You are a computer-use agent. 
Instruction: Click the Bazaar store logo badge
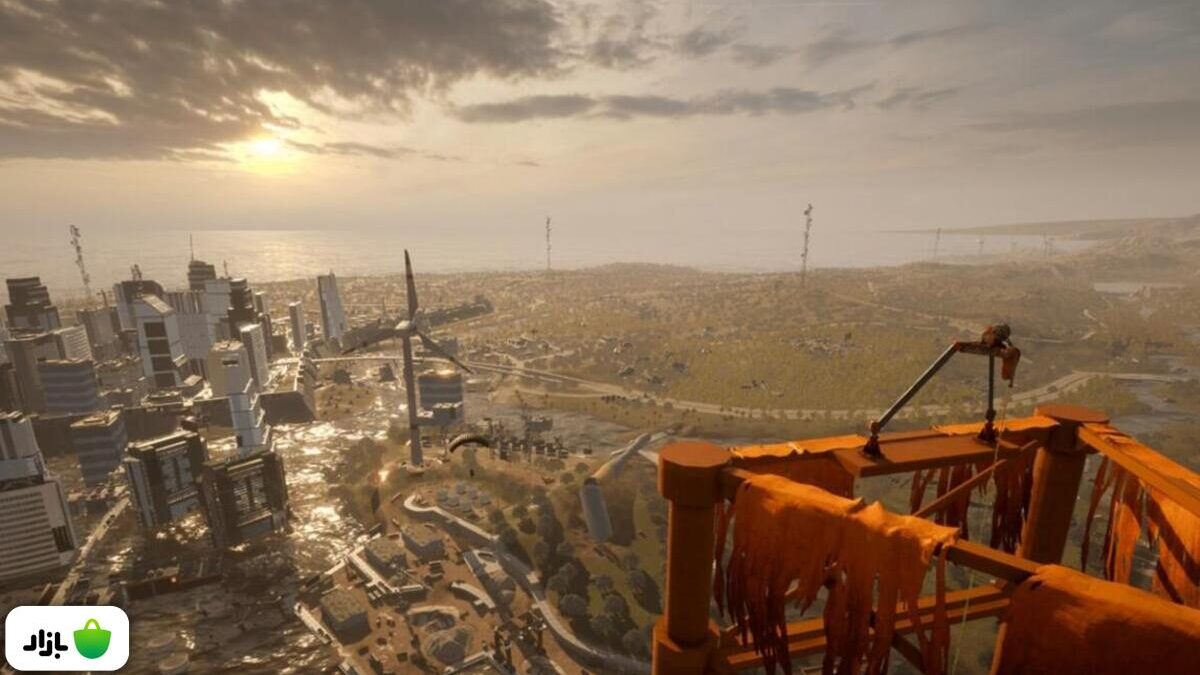(x=67, y=638)
